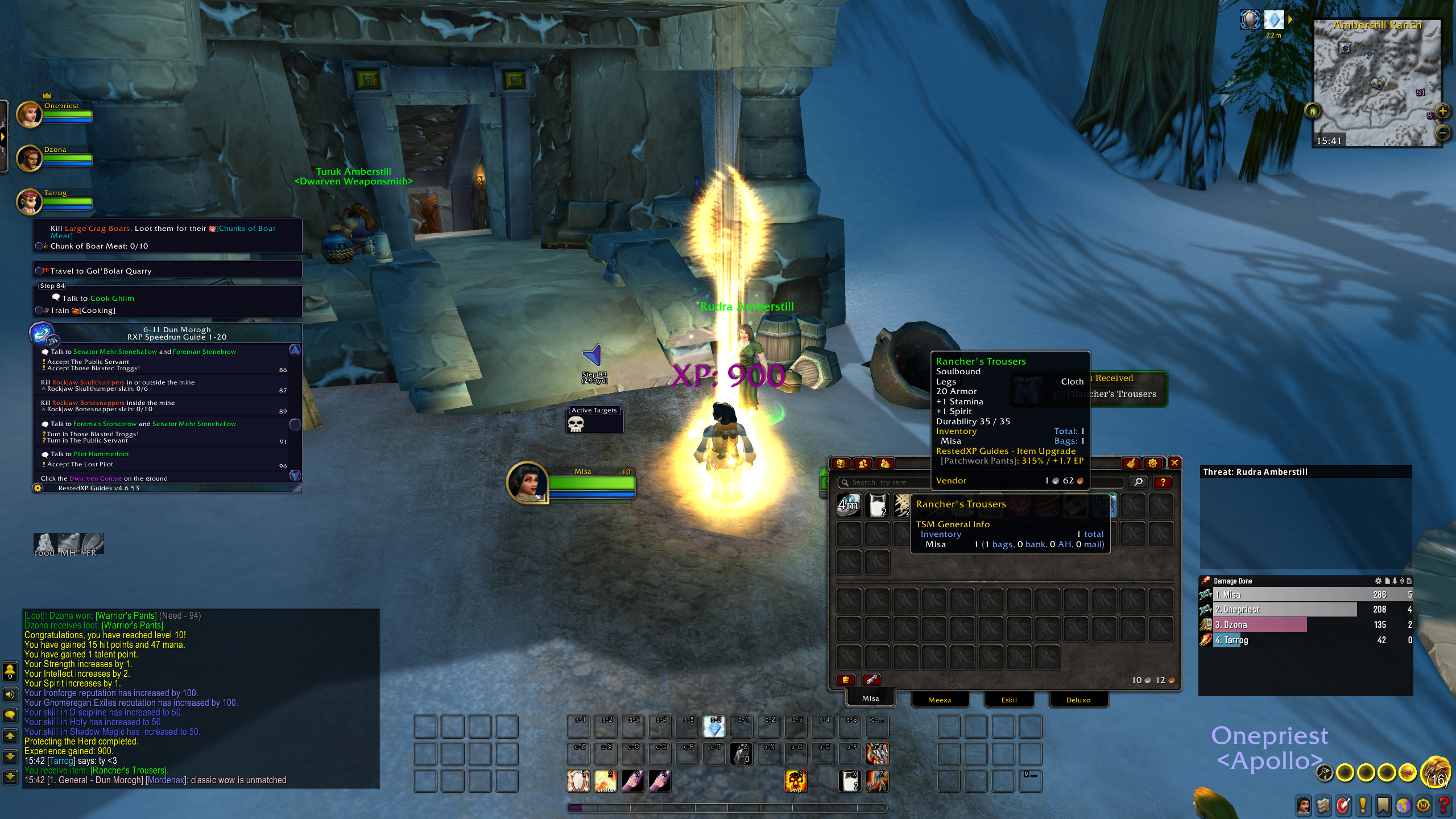
Task: Select Tarrog's party portrait
Action: [x=30, y=201]
